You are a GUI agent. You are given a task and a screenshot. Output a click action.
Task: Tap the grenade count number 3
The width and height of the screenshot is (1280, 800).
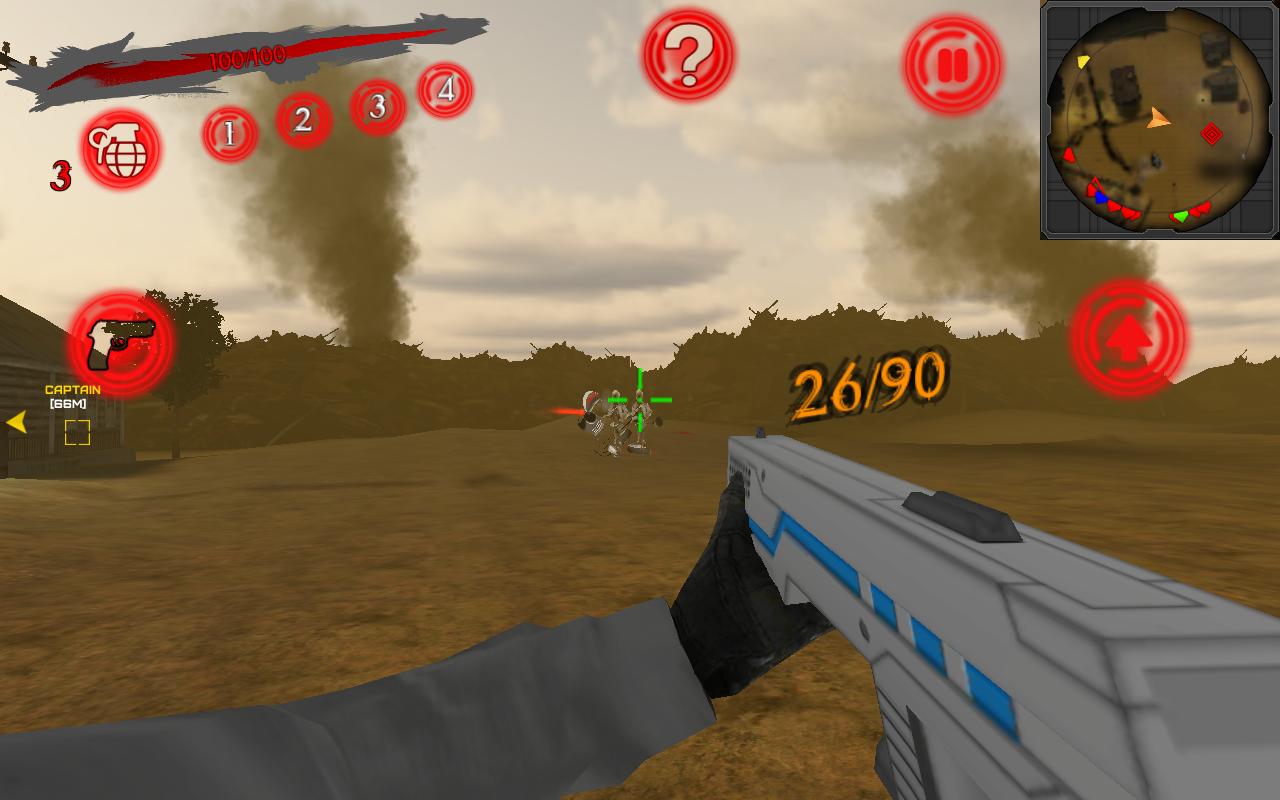point(62,175)
